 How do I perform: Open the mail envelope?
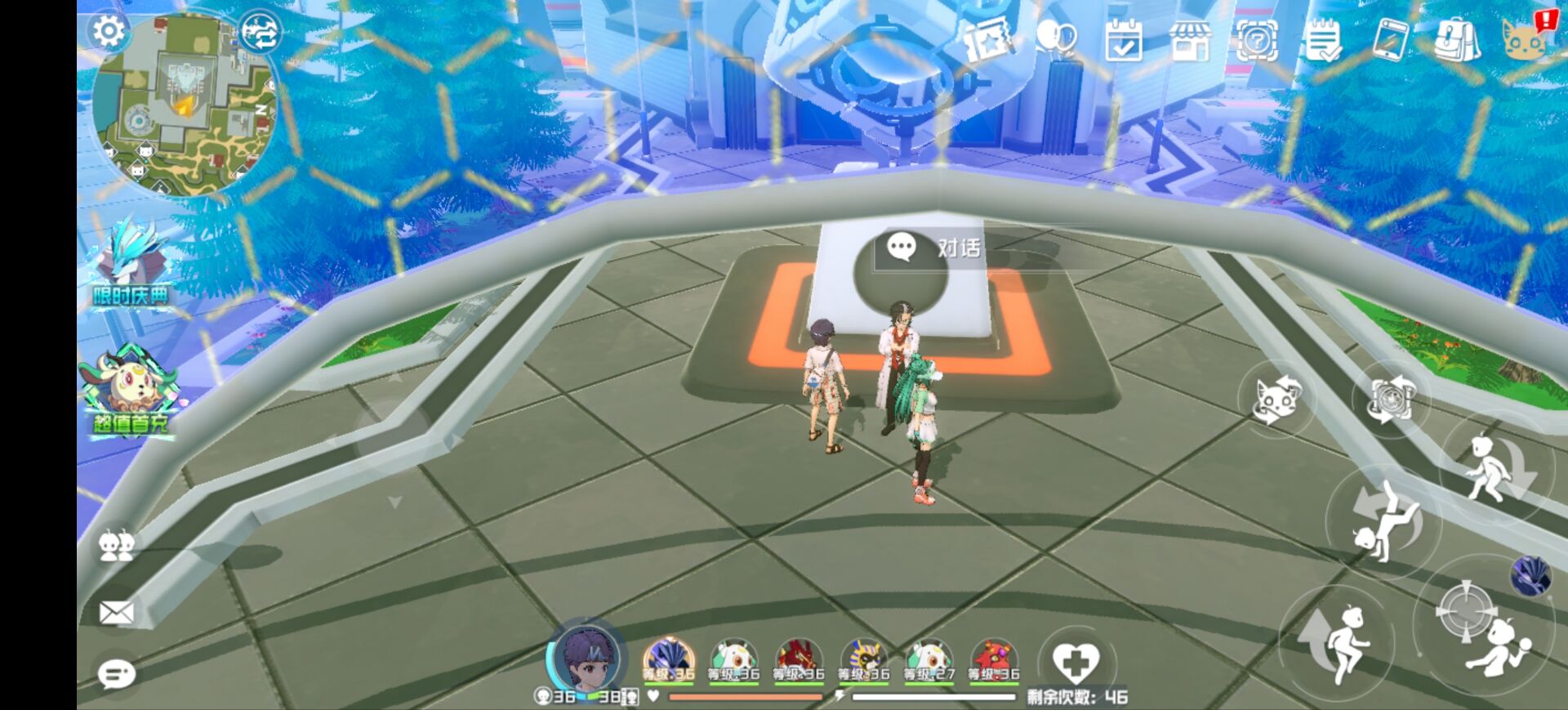[116, 612]
